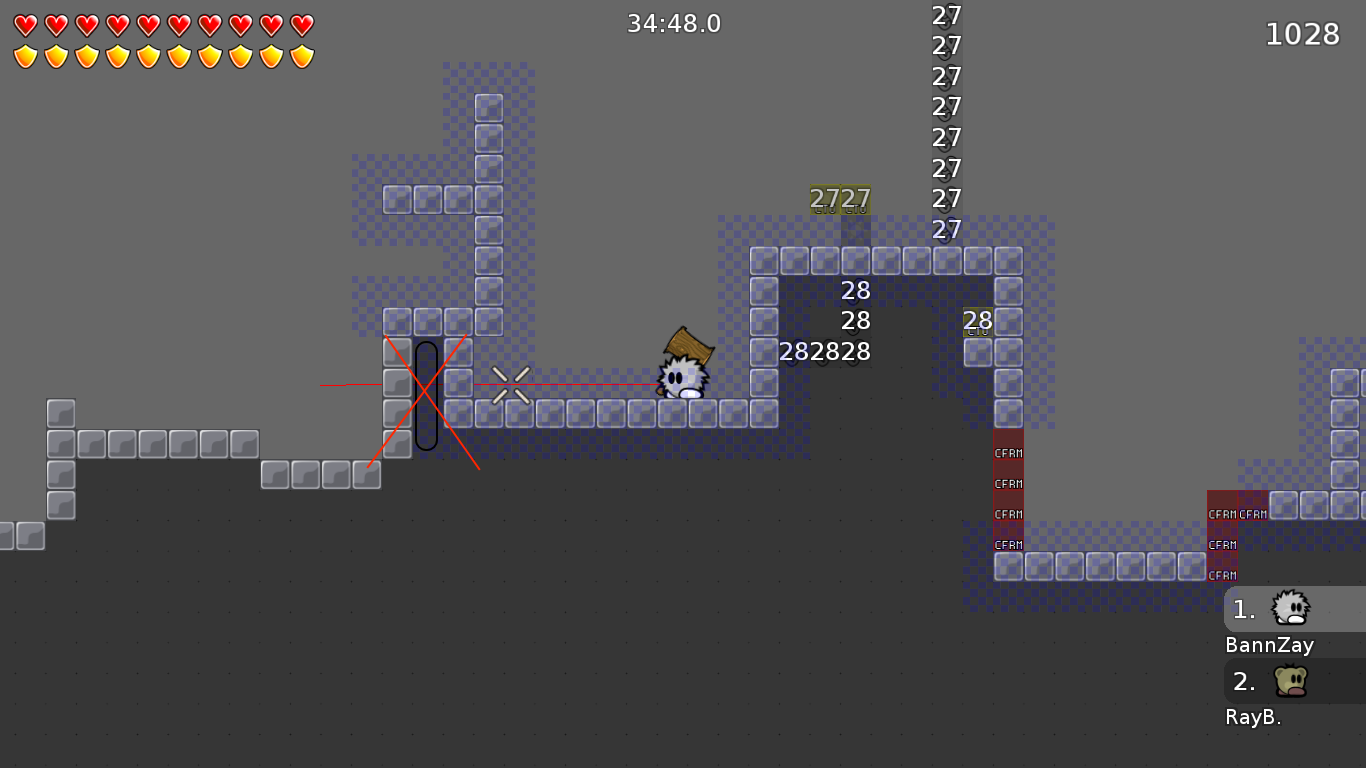Click the BannZay name label
The image size is (1366, 768).
(1268, 645)
